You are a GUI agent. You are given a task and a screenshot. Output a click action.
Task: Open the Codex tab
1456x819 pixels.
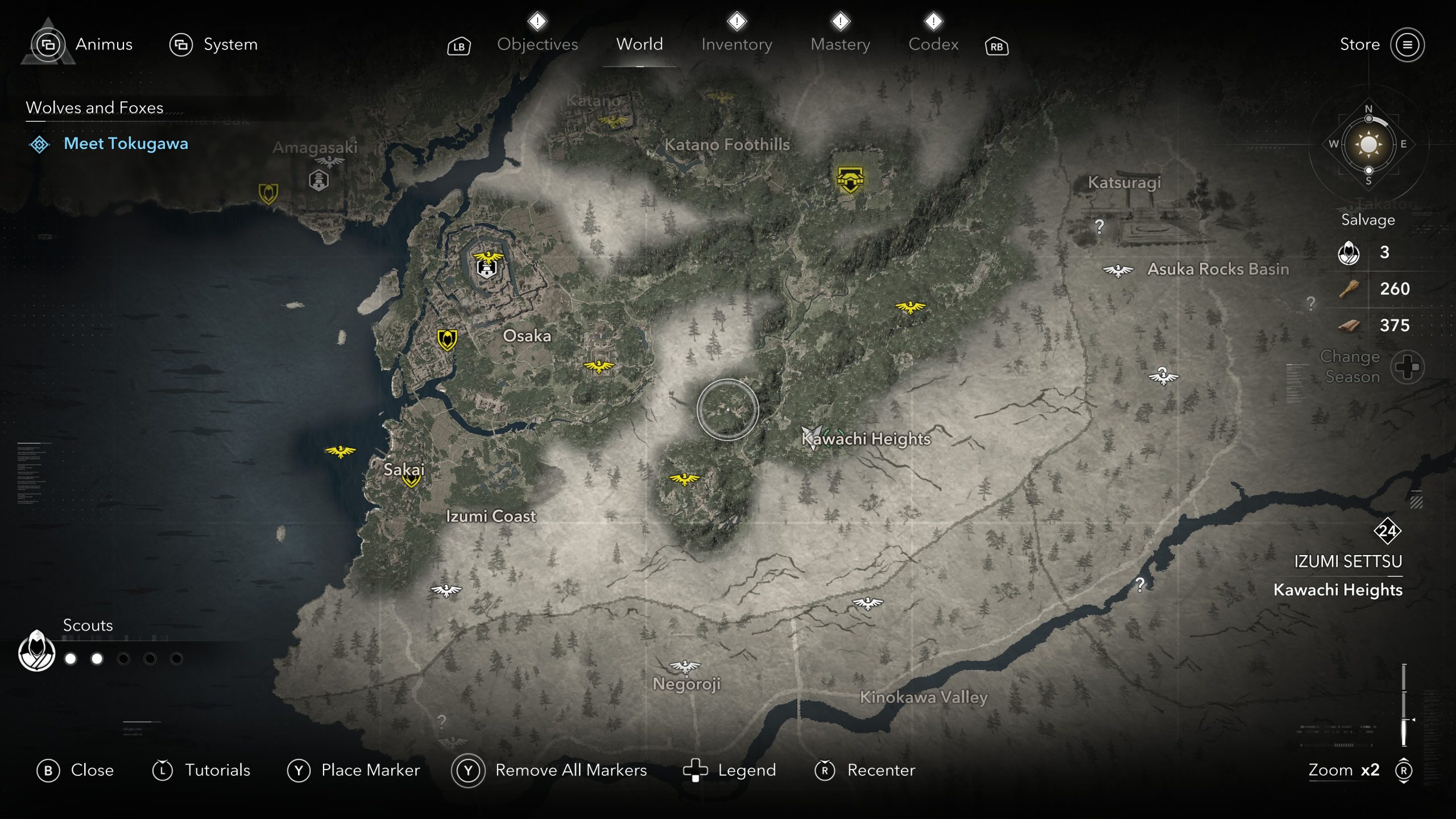click(933, 44)
